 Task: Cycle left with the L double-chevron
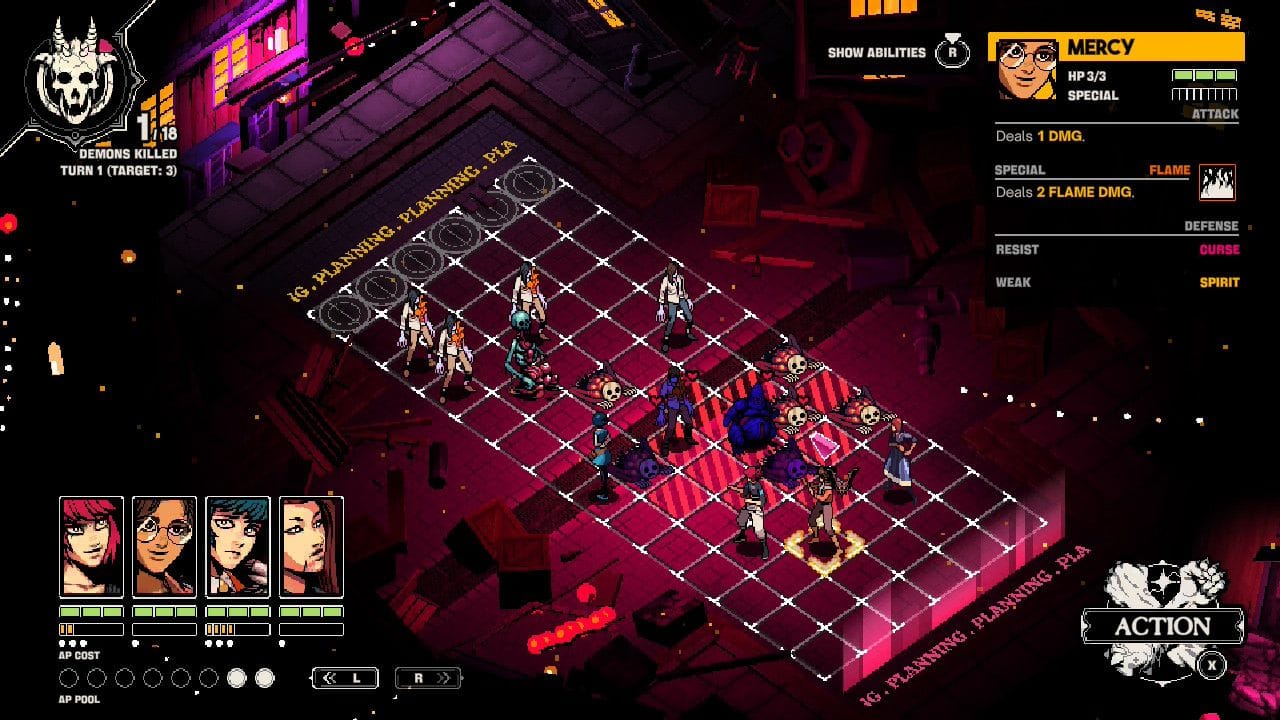tap(345, 677)
